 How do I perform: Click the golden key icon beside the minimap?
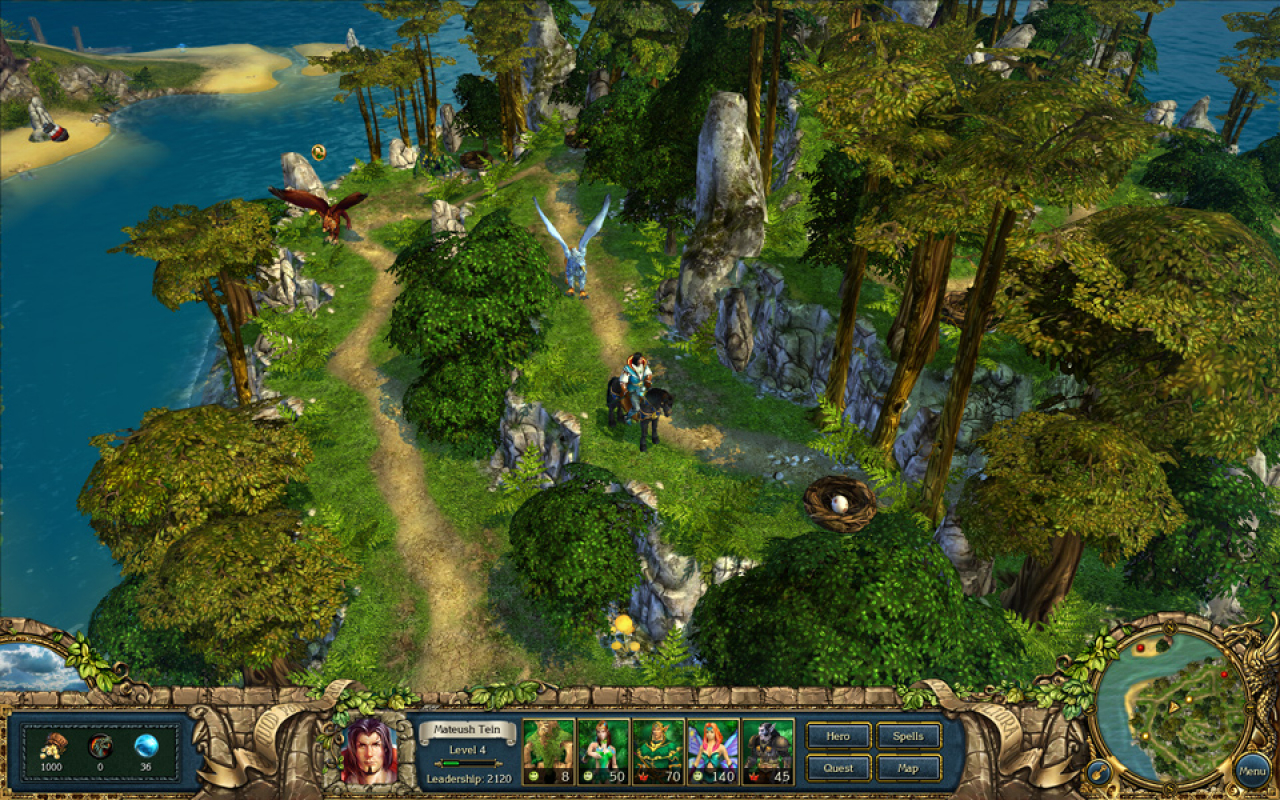click(1099, 771)
